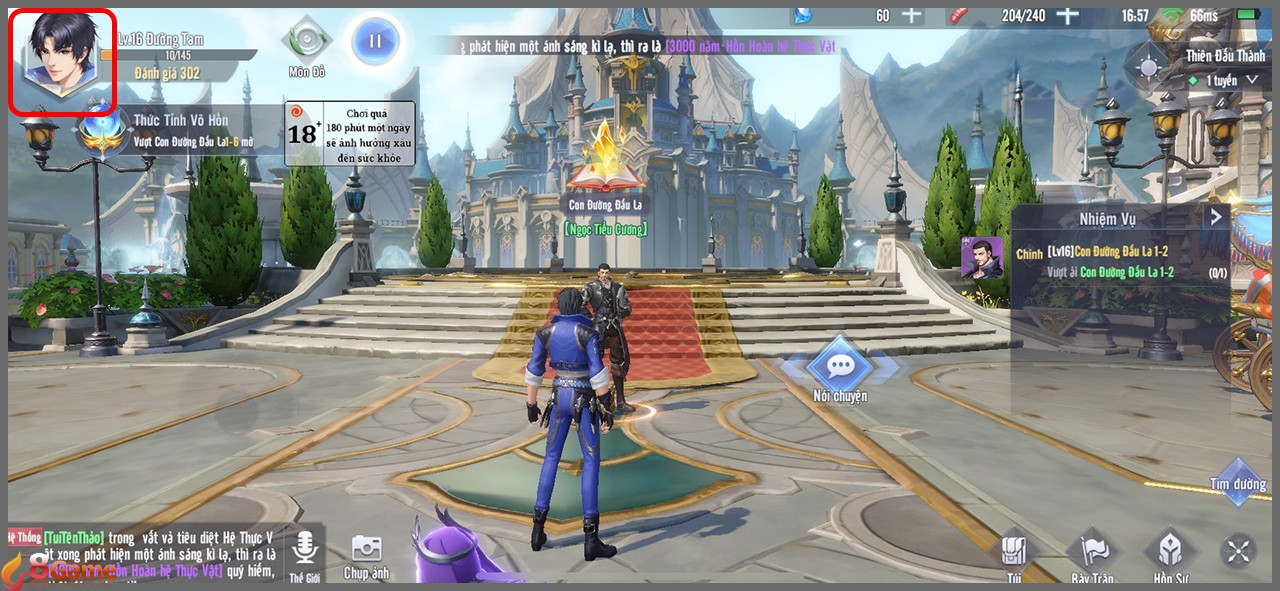Image resolution: width=1280 pixels, height=591 pixels.
Task: Open the Thiên Đấu Thành map icon
Action: point(1148,69)
